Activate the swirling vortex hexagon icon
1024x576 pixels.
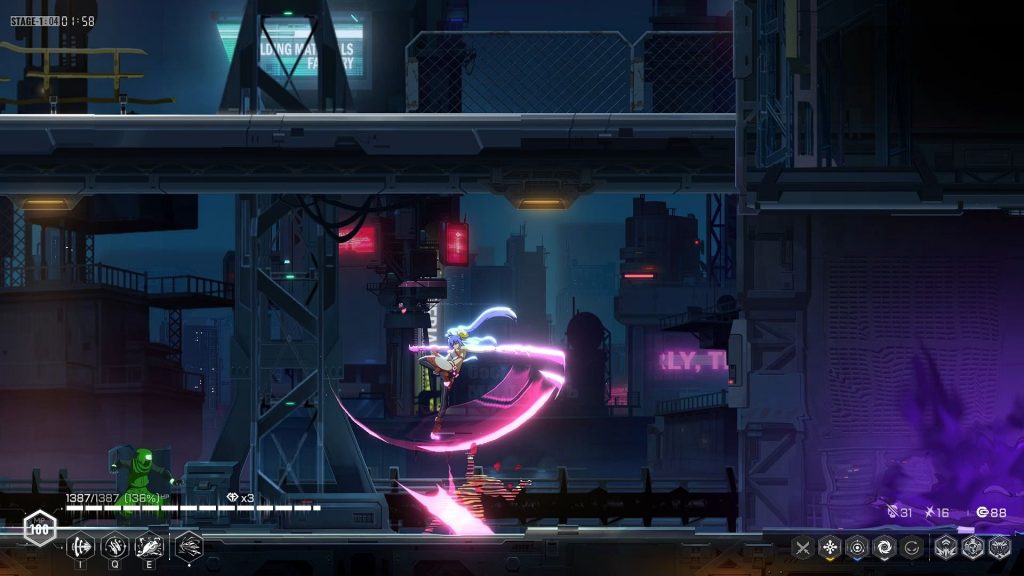coord(884,547)
